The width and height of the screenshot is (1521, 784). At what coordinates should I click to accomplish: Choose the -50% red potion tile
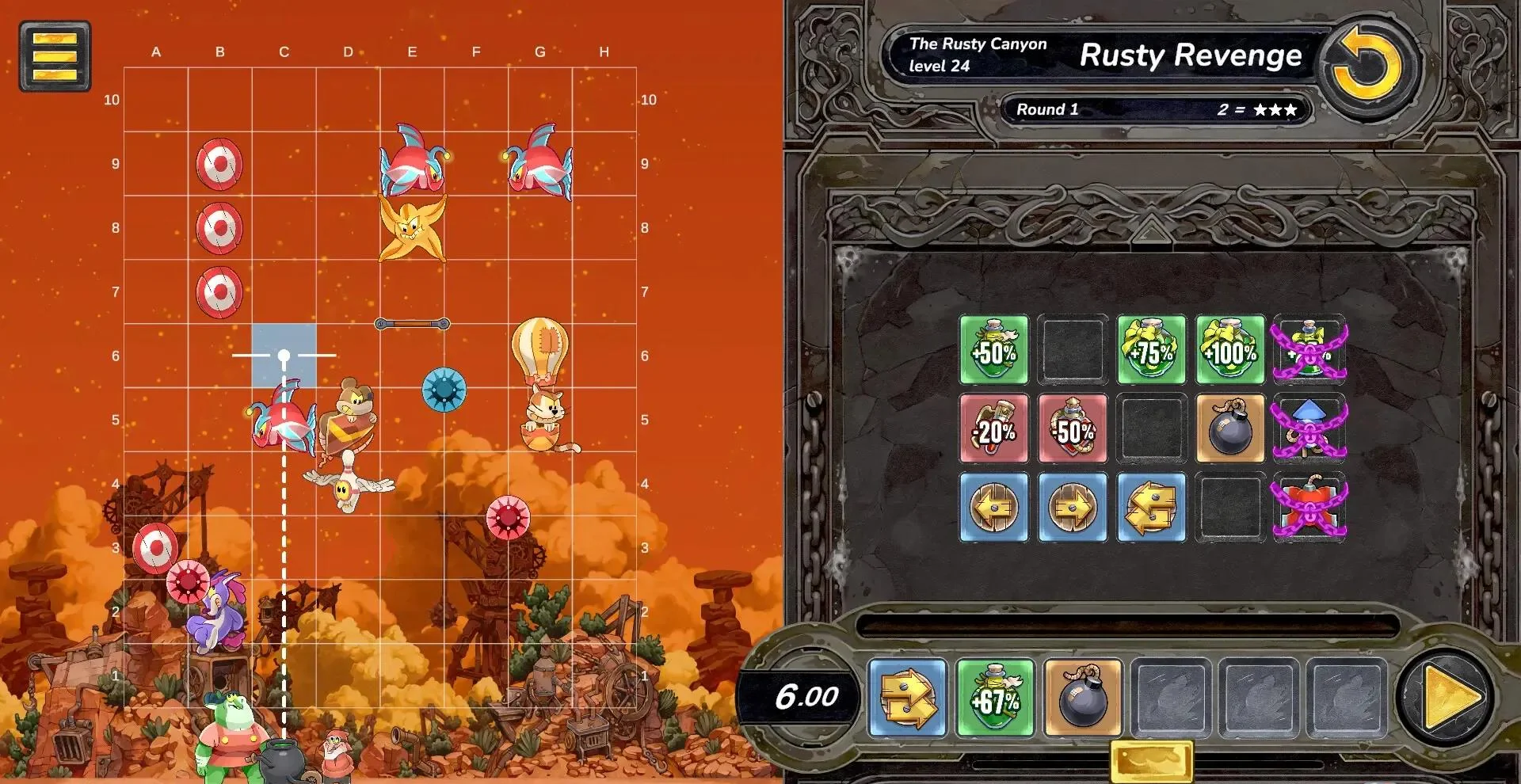pos(1073,428)
